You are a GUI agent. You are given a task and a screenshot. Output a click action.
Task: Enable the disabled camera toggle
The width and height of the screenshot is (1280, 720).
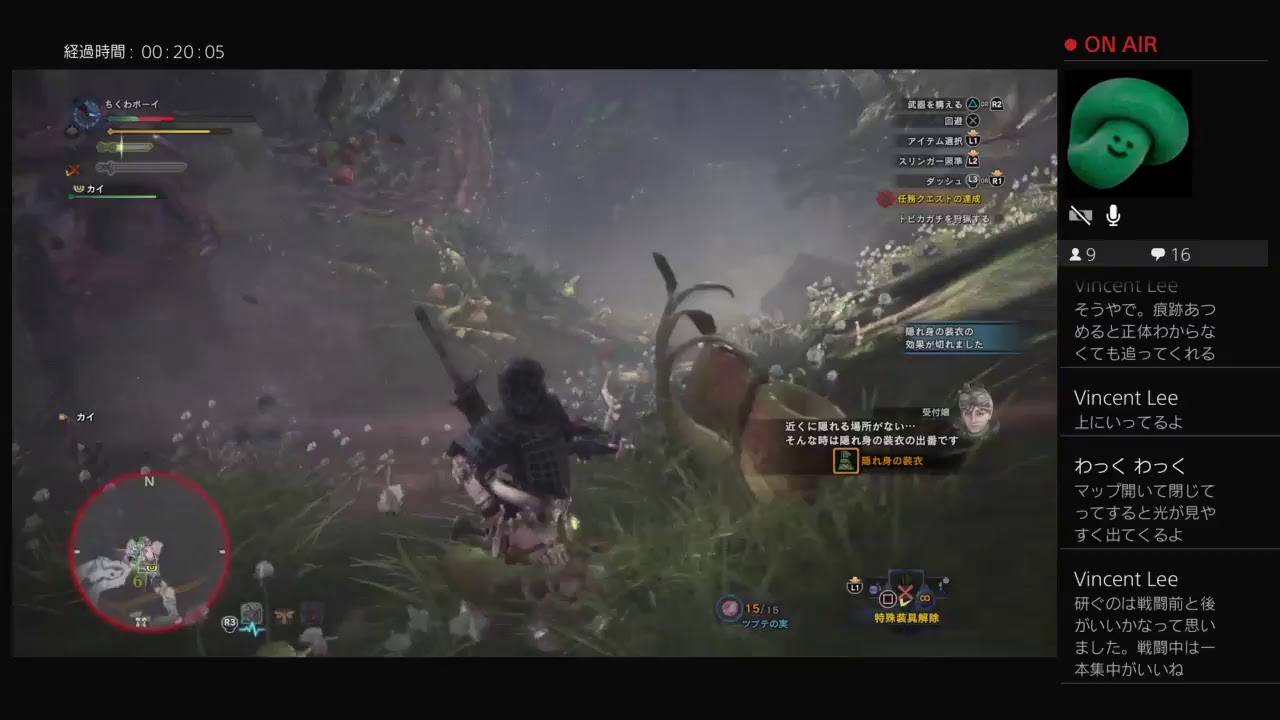click(1081, 215)
